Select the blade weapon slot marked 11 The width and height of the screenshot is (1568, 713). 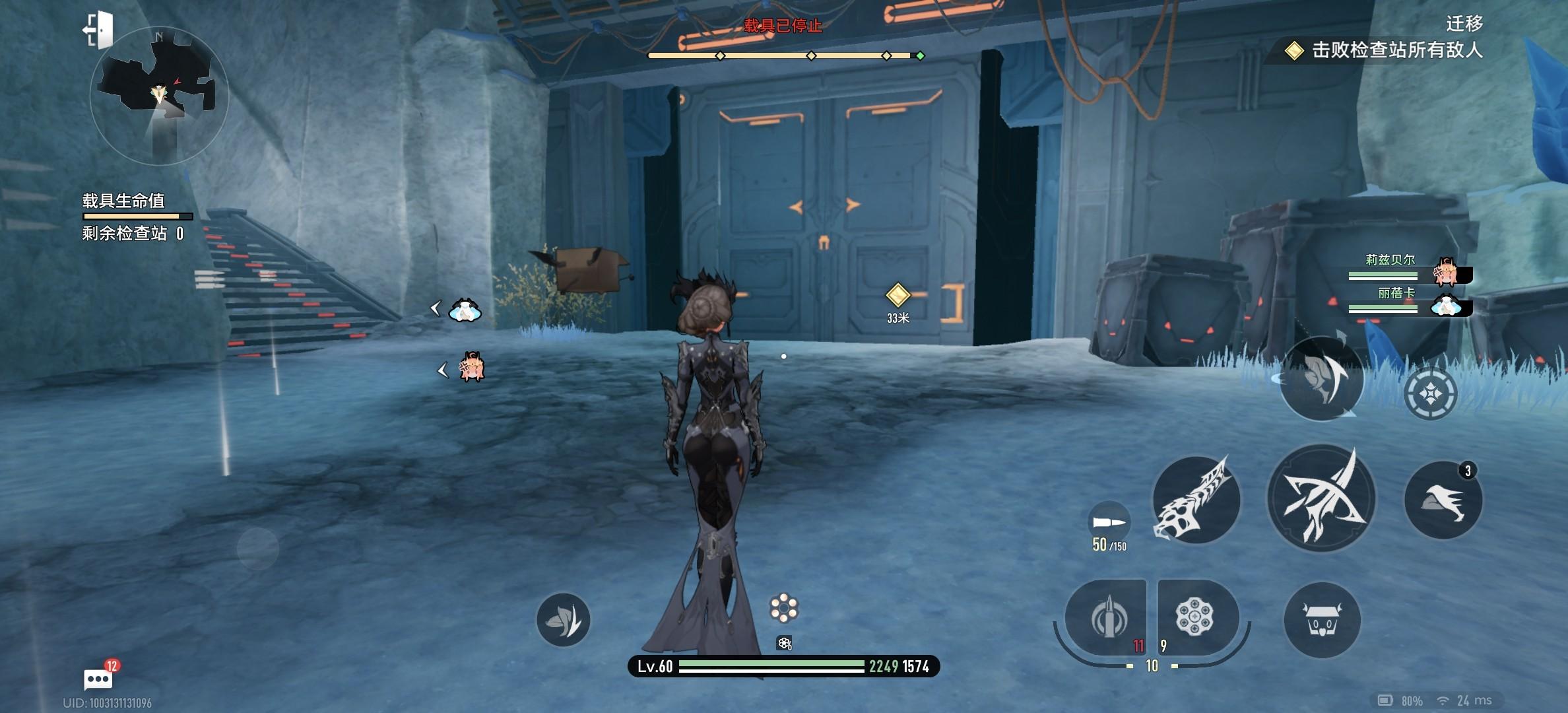(1108, 618)
